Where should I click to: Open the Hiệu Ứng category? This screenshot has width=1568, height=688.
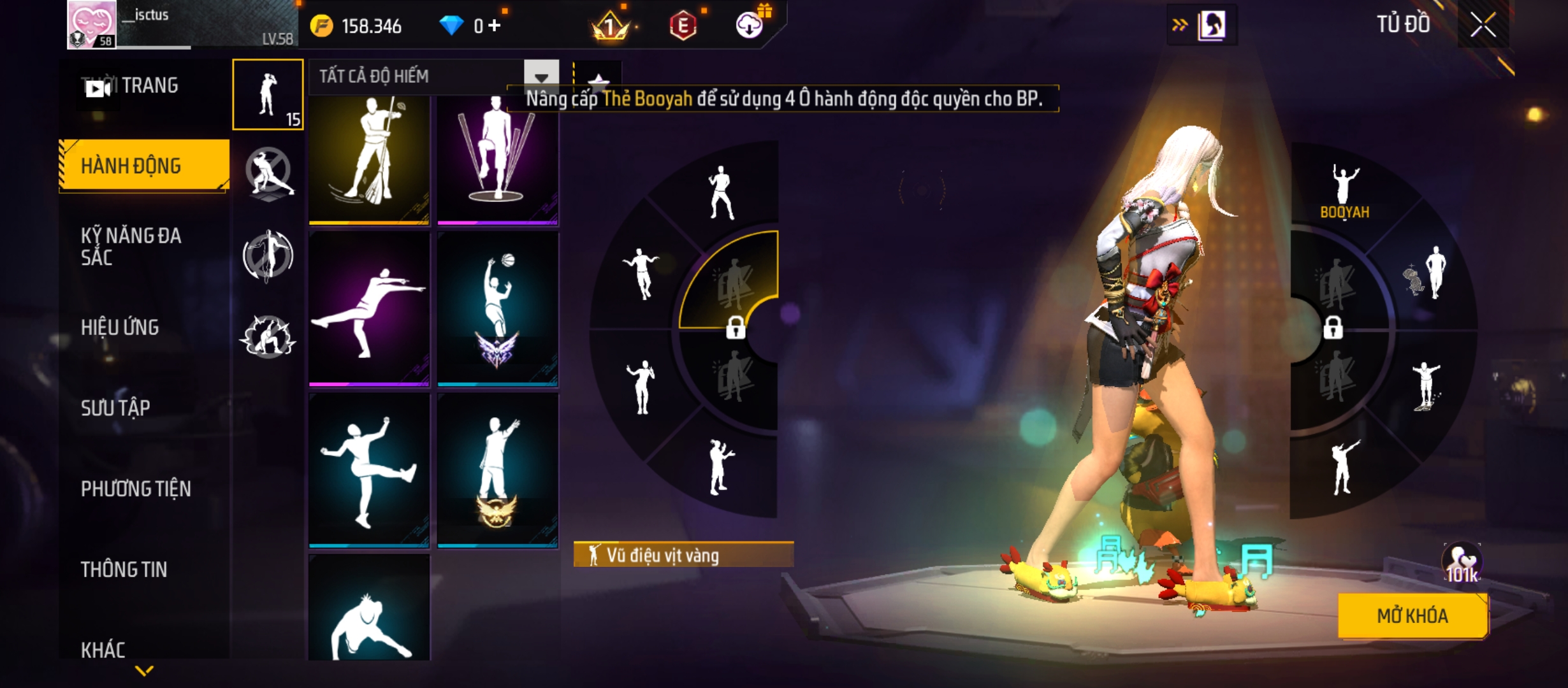tap(143, 327)
